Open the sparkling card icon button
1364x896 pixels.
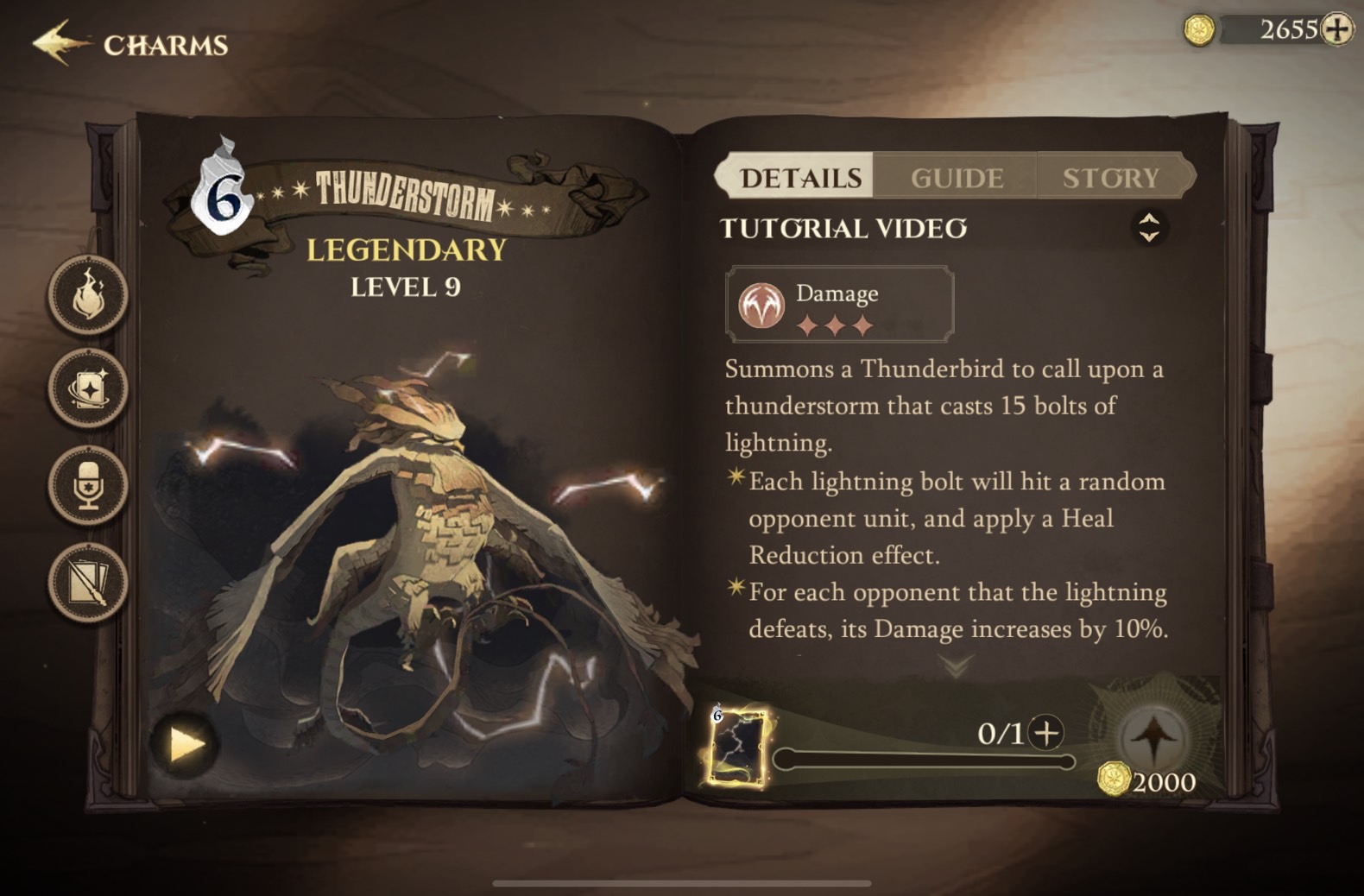click(x=88, y=389)
